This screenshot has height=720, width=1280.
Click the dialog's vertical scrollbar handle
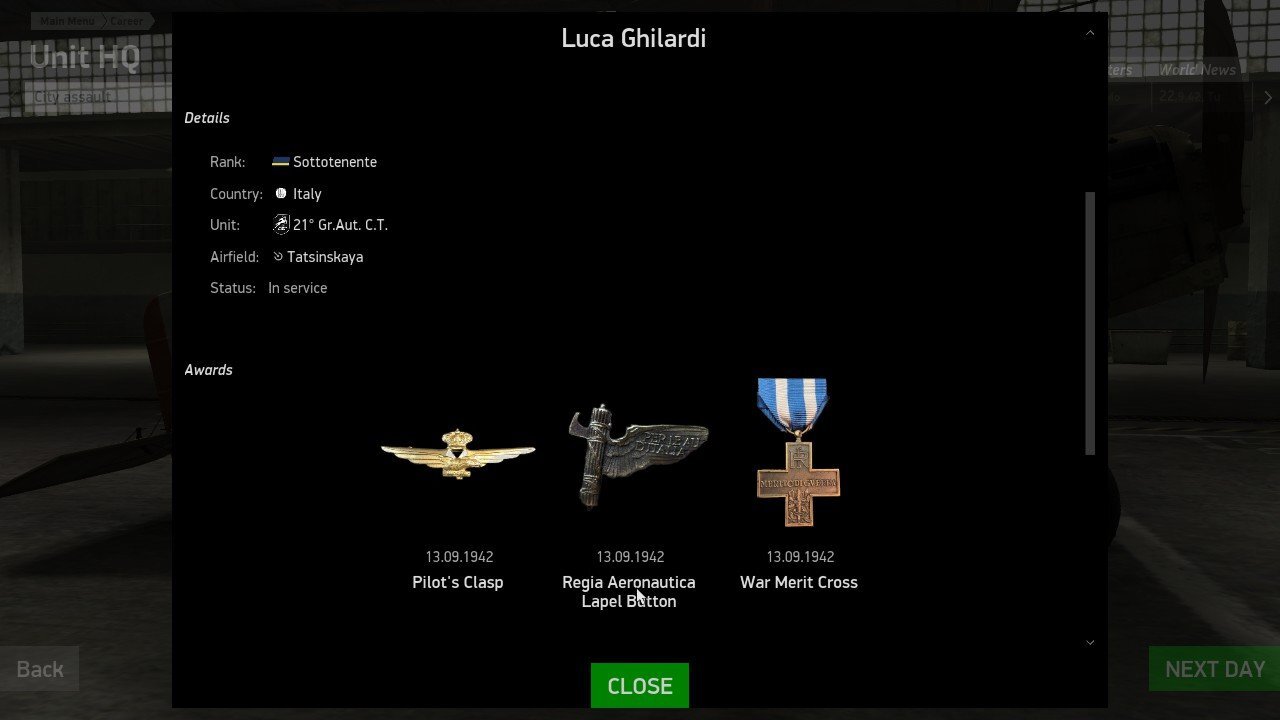(1090, 322)
